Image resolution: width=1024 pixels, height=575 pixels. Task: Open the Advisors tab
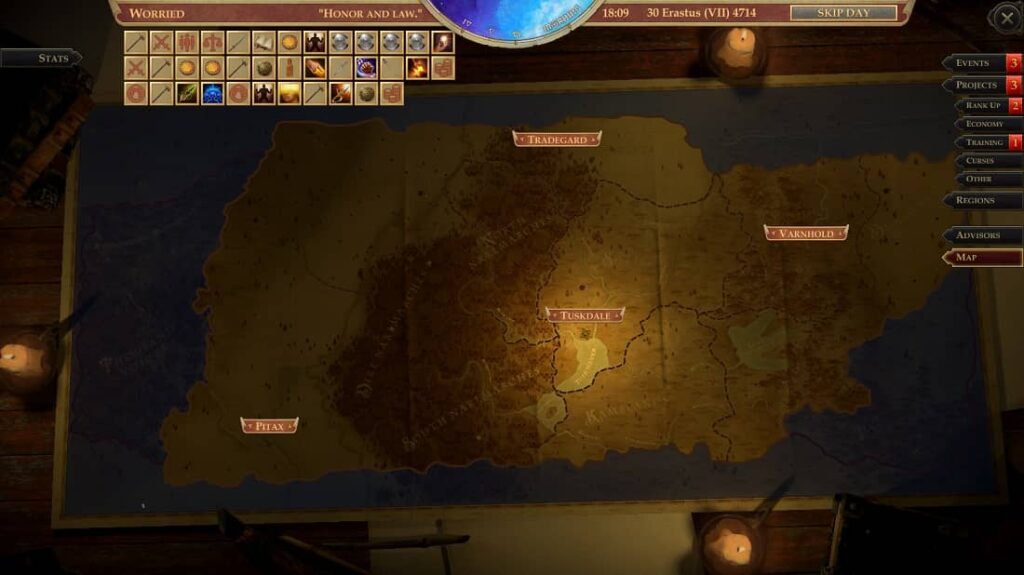pyautogui.click(x=981, y=235)
